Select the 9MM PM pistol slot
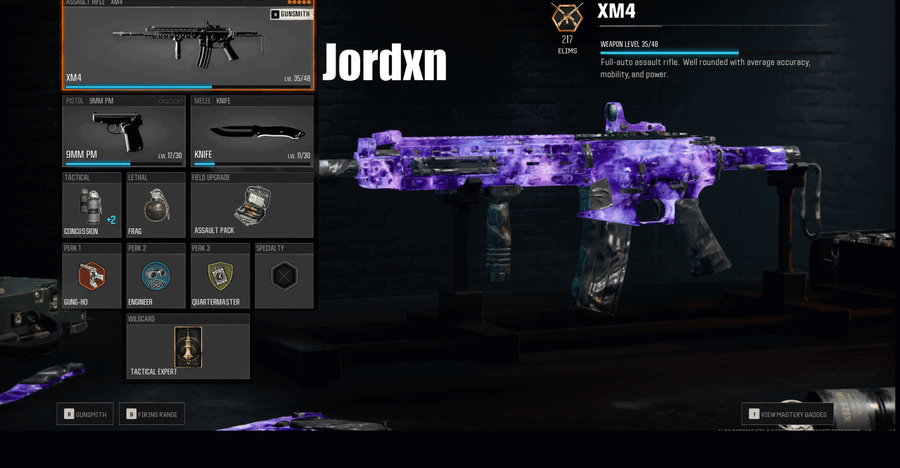 124,131
